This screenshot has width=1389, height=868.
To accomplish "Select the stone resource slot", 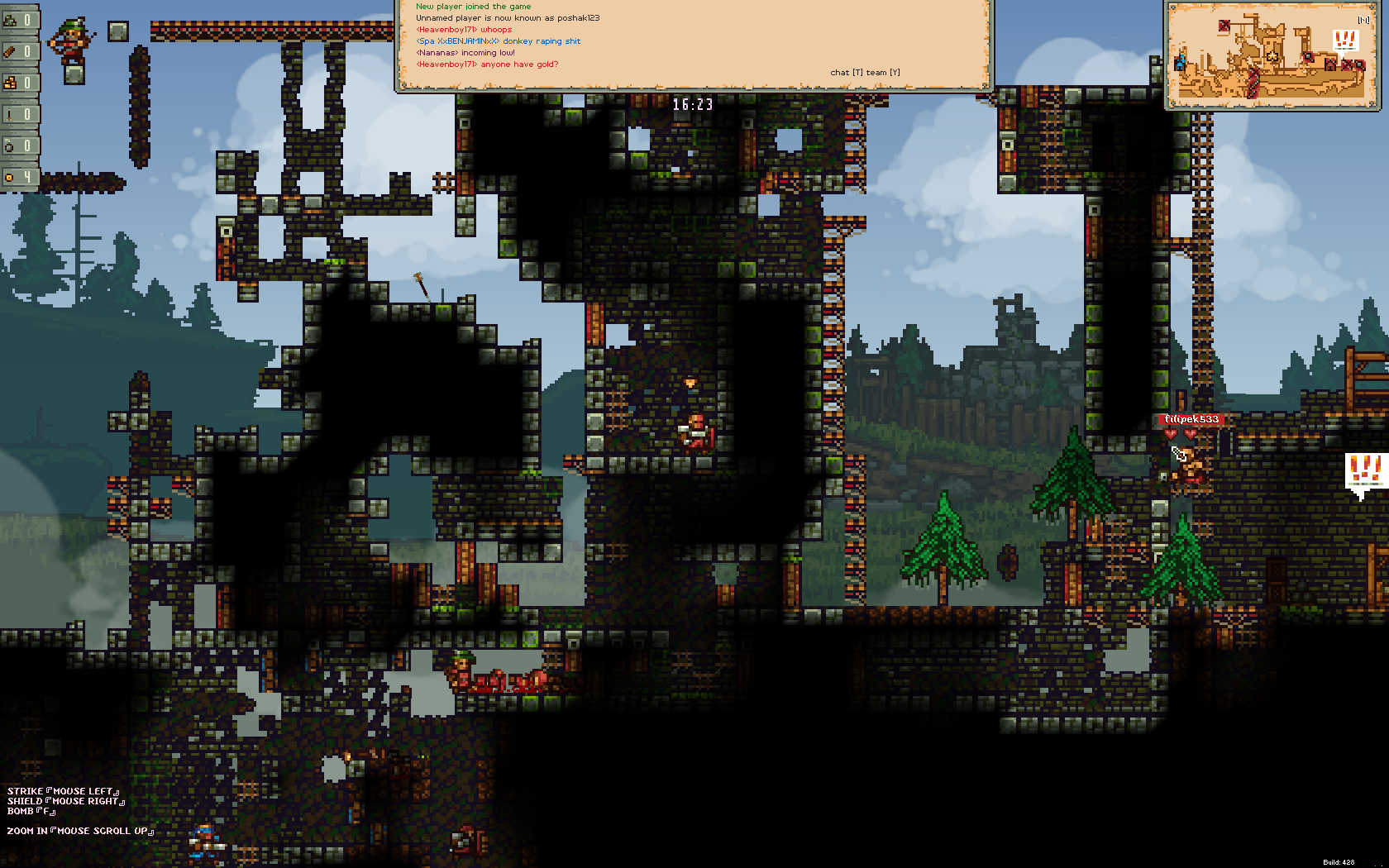I will point(19,20).
